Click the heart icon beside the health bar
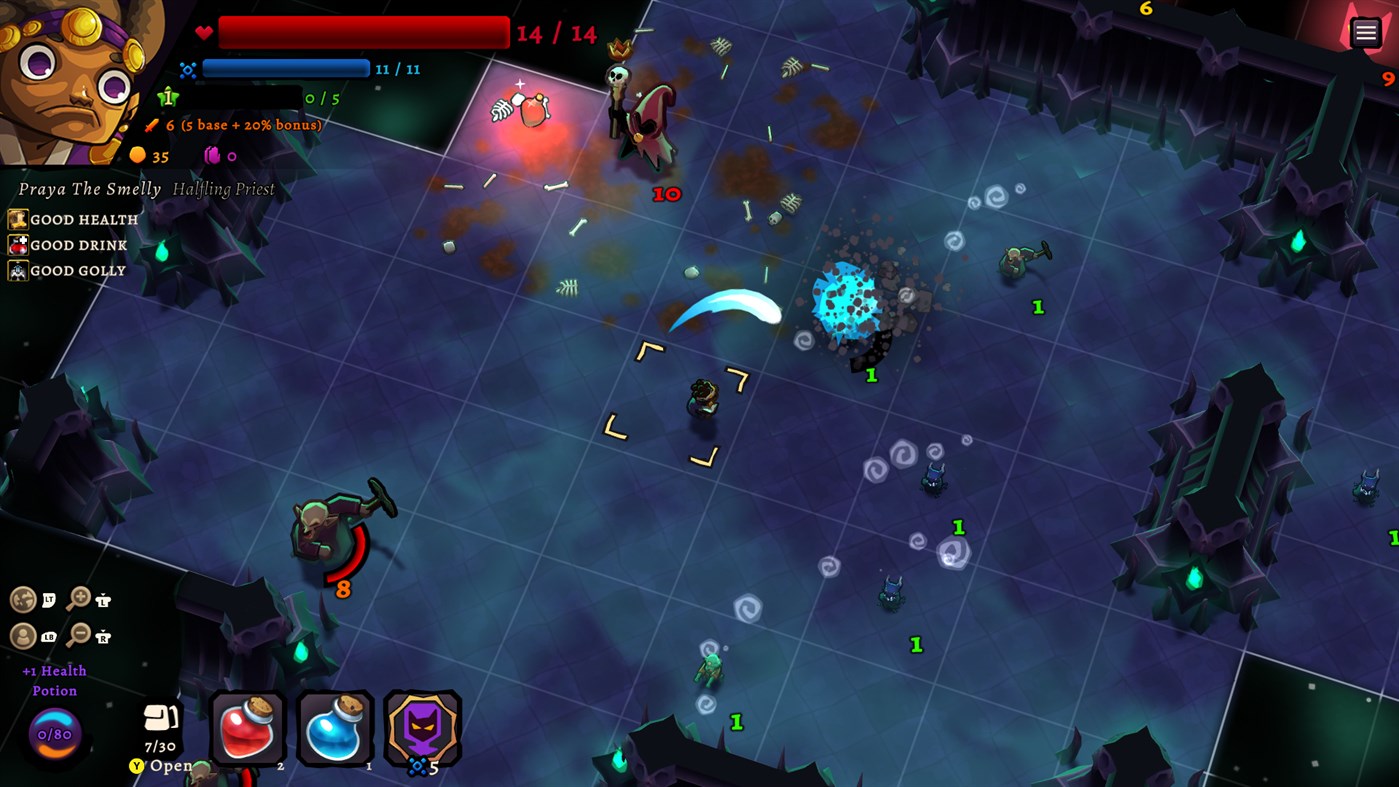The height and width of the screenshot is (787, 1399). (203, 31)
